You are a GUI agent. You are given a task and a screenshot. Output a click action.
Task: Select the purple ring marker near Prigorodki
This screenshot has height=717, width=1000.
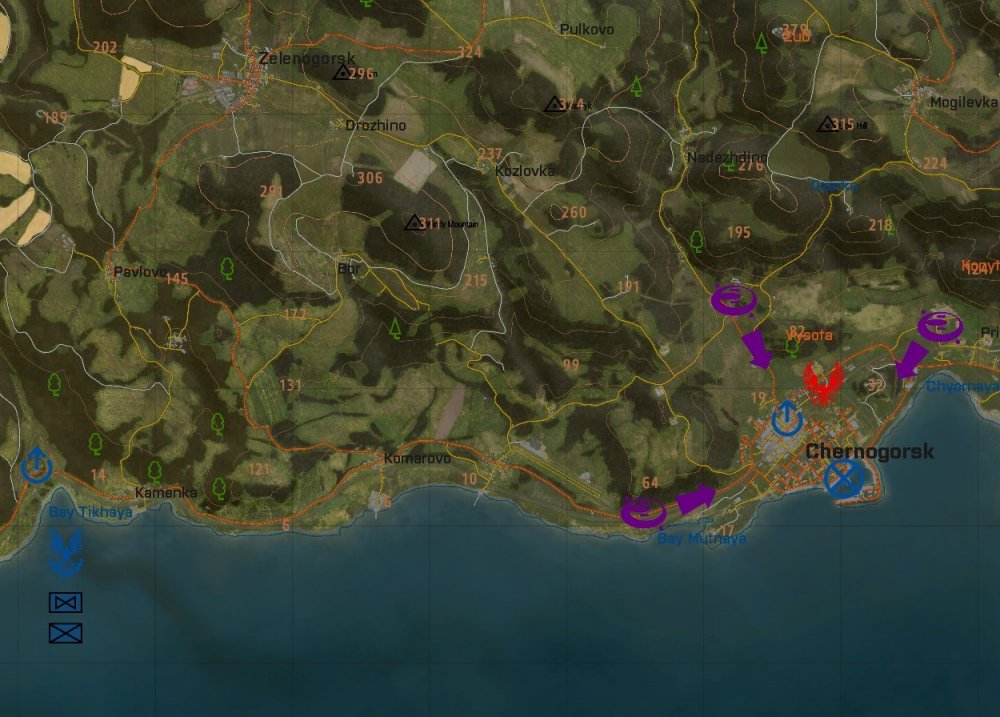(940, 325)
